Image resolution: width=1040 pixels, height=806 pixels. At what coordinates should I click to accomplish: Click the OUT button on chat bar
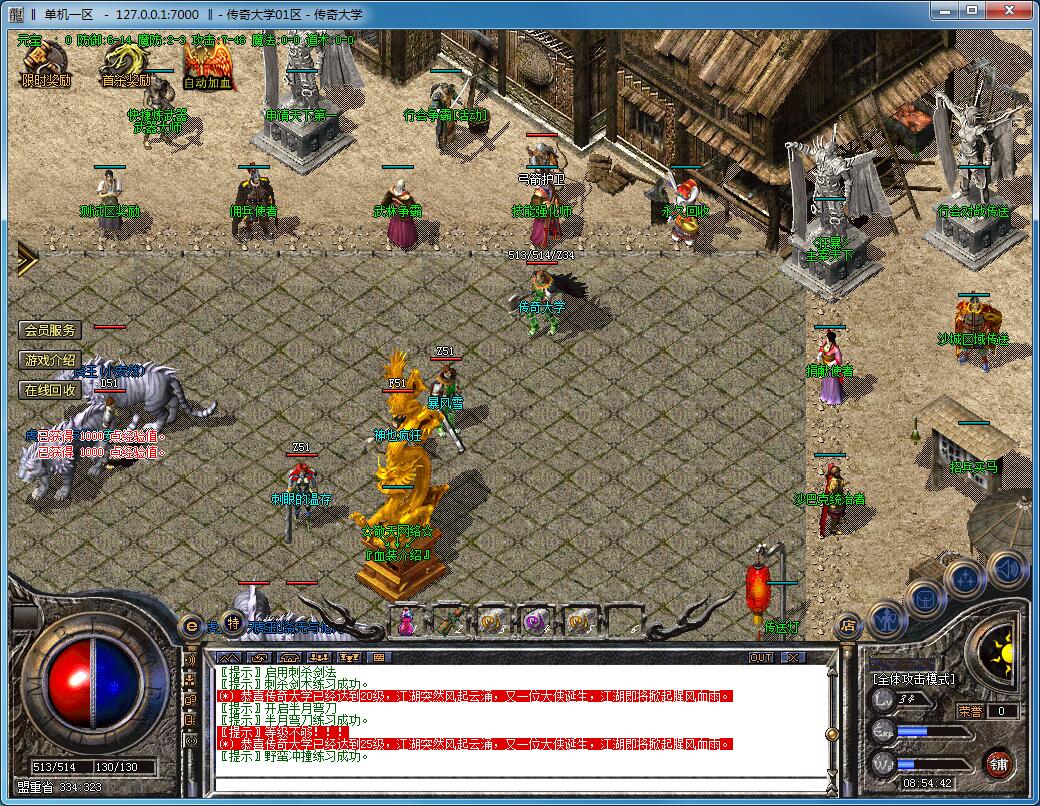tap(761, 657)
